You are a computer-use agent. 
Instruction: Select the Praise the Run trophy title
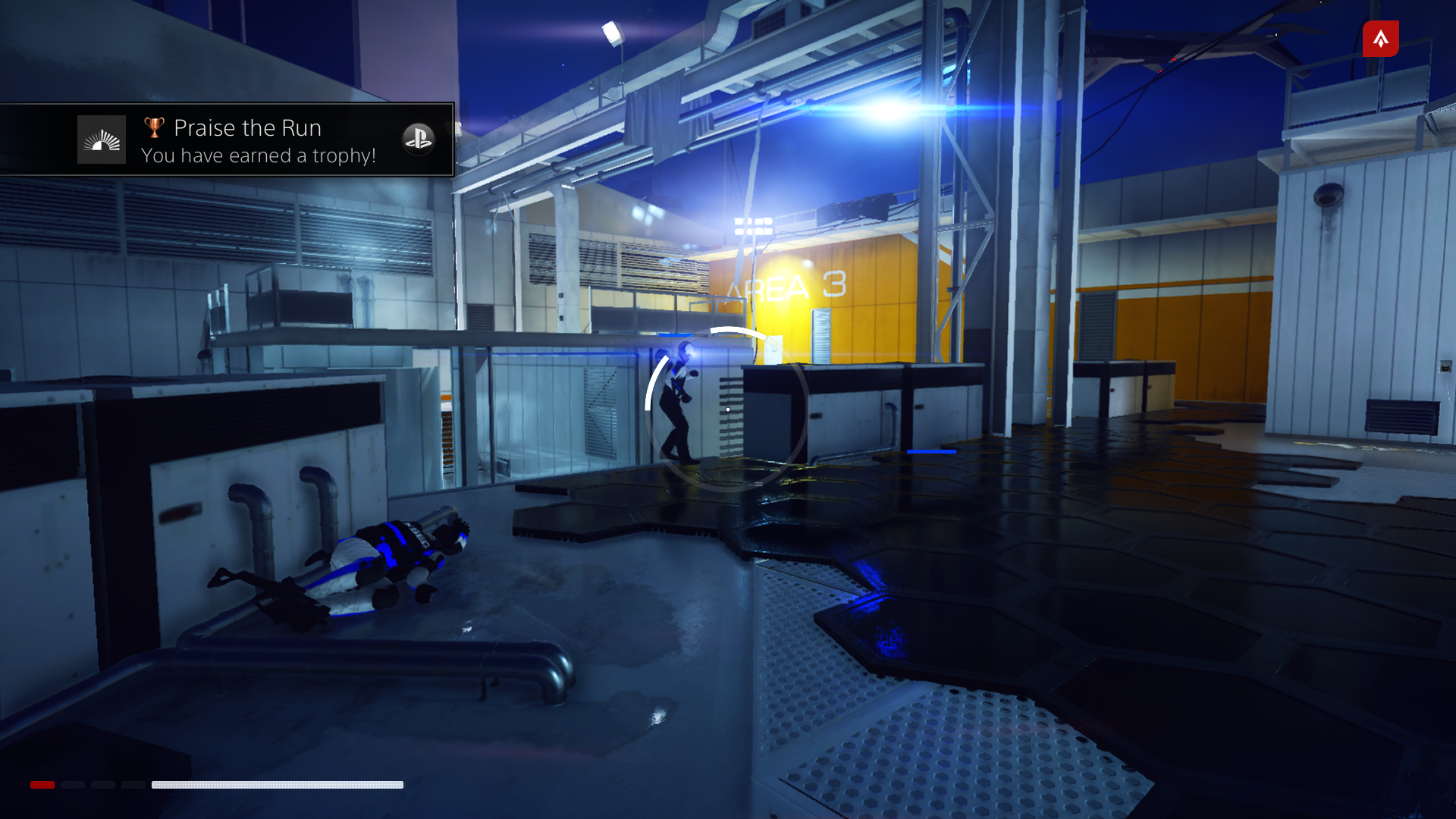click(x=247, y=127)
